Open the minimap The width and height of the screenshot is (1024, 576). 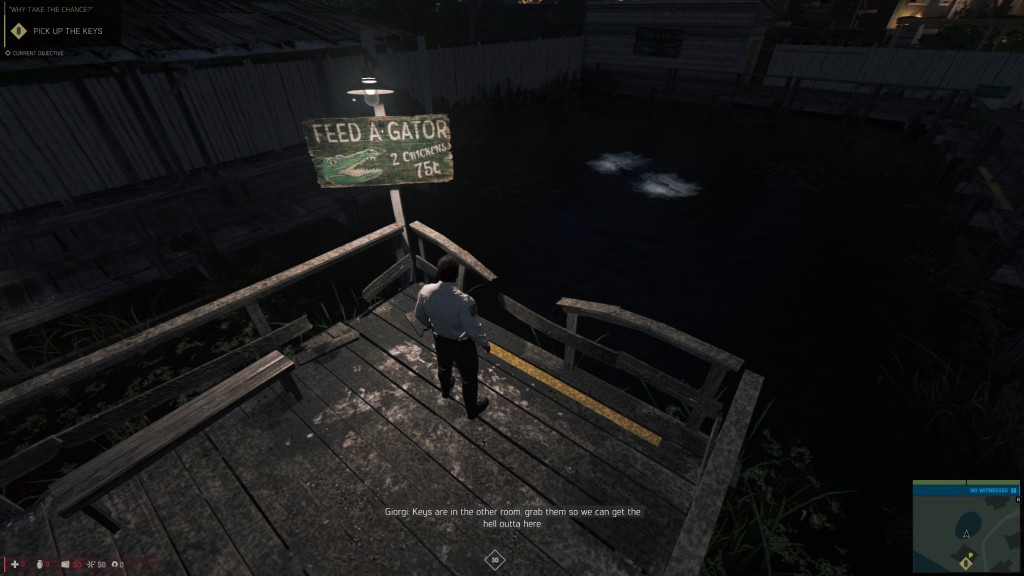click(x=965, y=530)
